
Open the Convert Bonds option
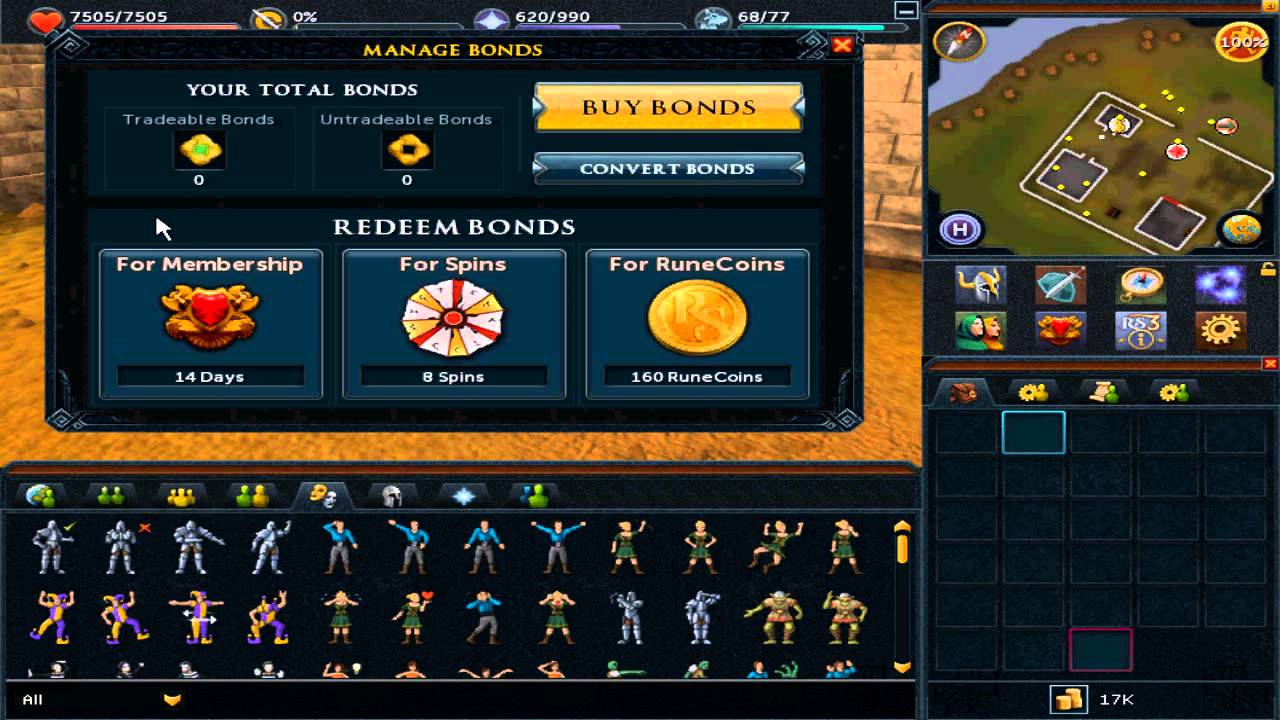[668, 169]
